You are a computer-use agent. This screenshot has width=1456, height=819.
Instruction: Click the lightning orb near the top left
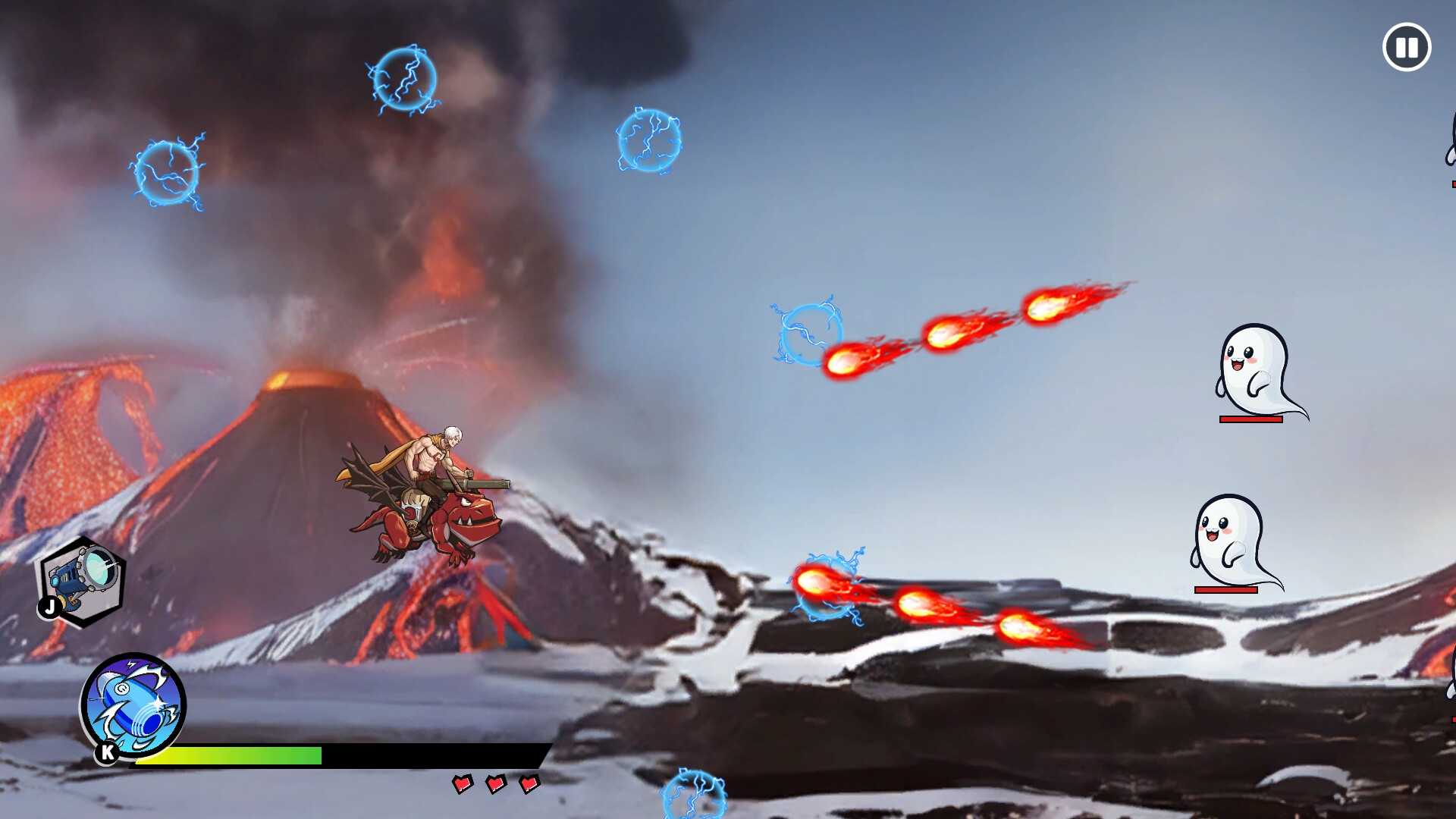pyautogui.click(x=167, y=173)
